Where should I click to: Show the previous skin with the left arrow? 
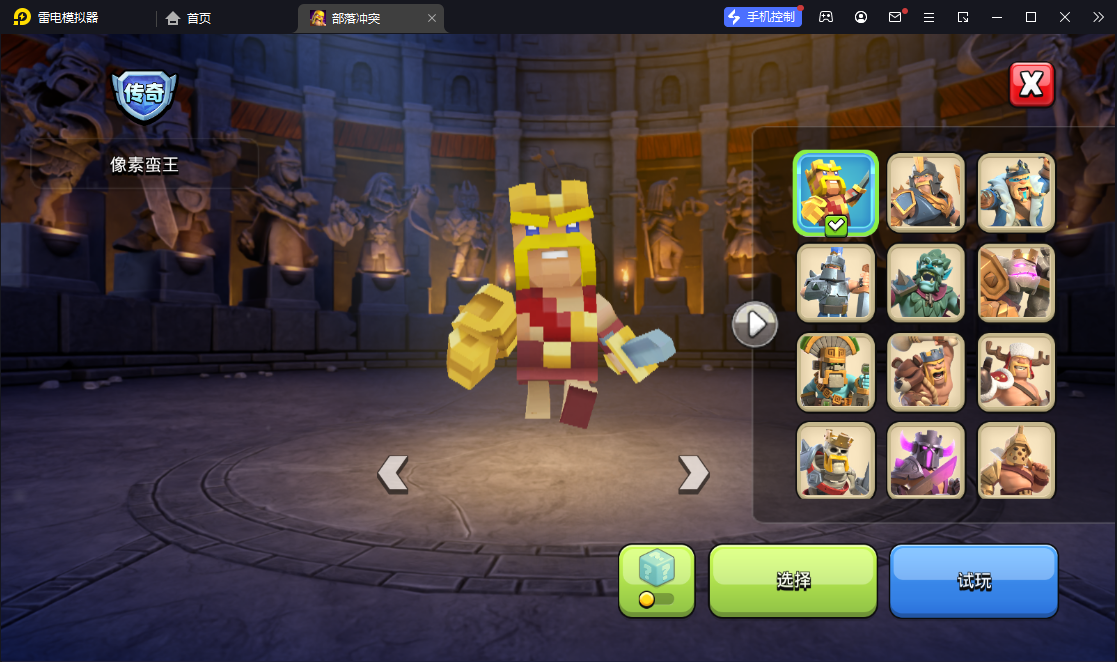coord(393,473)
